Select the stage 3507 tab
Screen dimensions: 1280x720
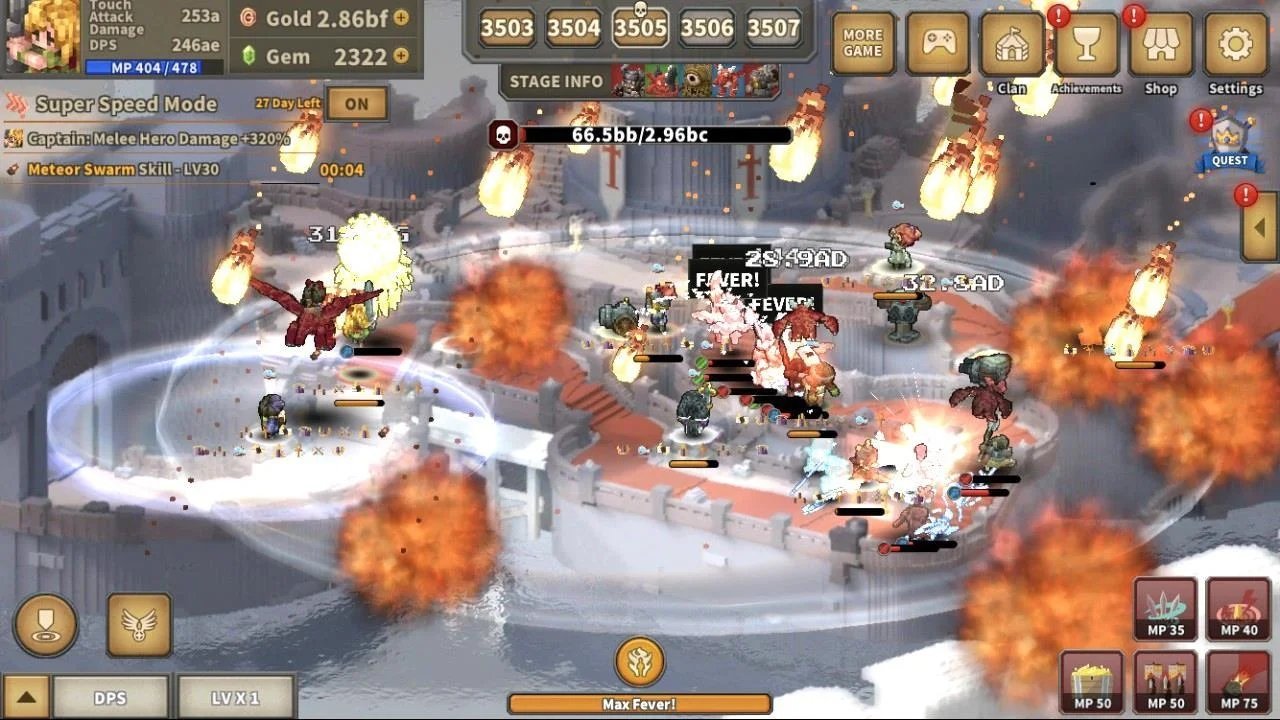(x=773, y=29)
